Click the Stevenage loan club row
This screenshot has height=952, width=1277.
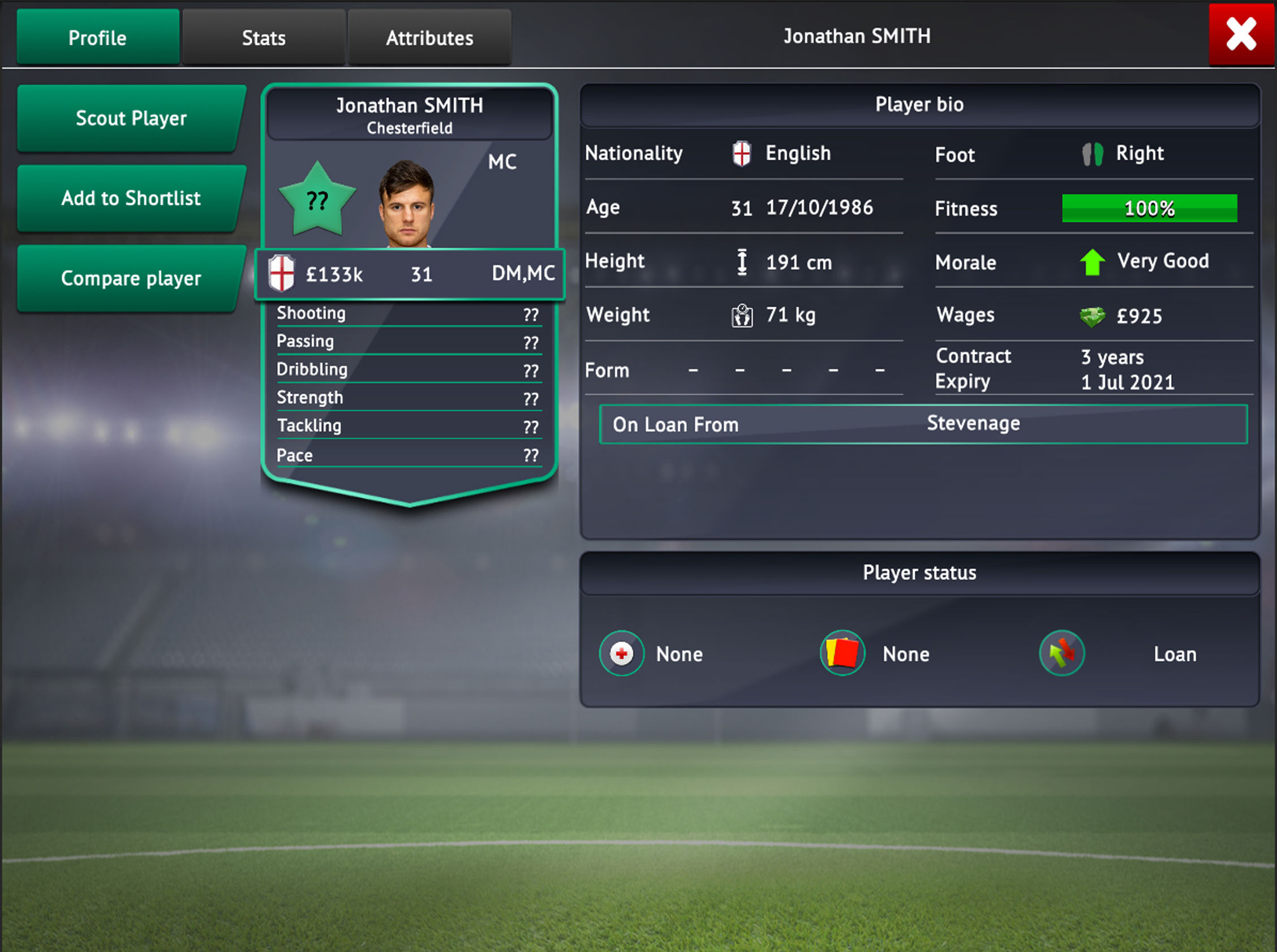(923, 424)
